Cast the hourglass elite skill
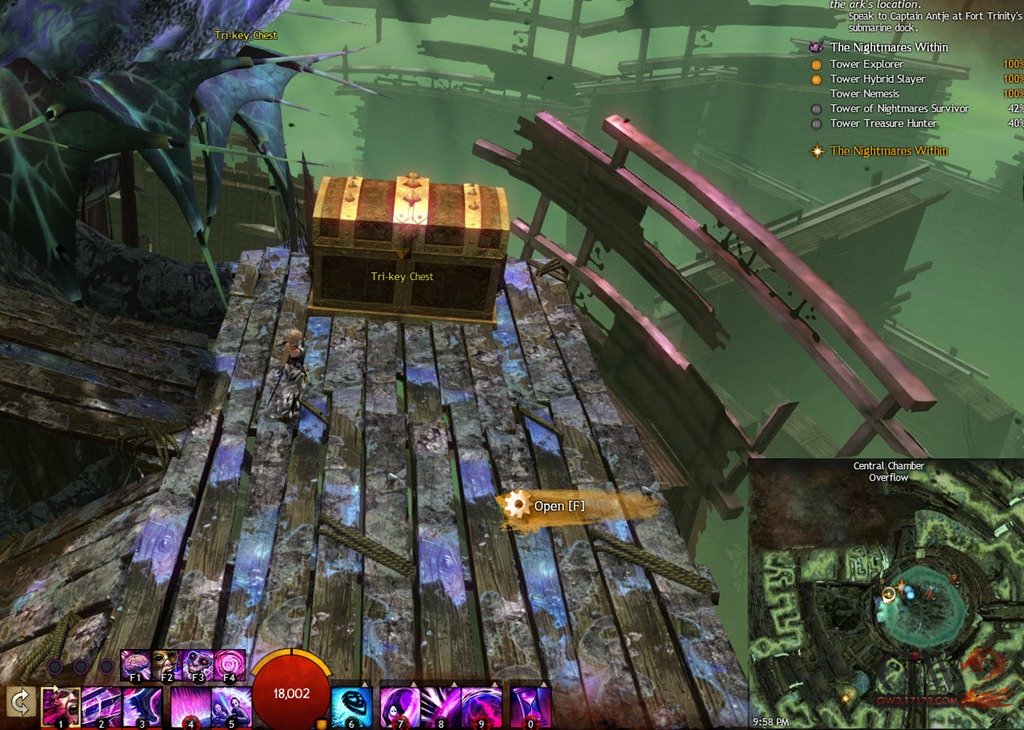This screenshot has width=1024, height=730. pos(530,705)
